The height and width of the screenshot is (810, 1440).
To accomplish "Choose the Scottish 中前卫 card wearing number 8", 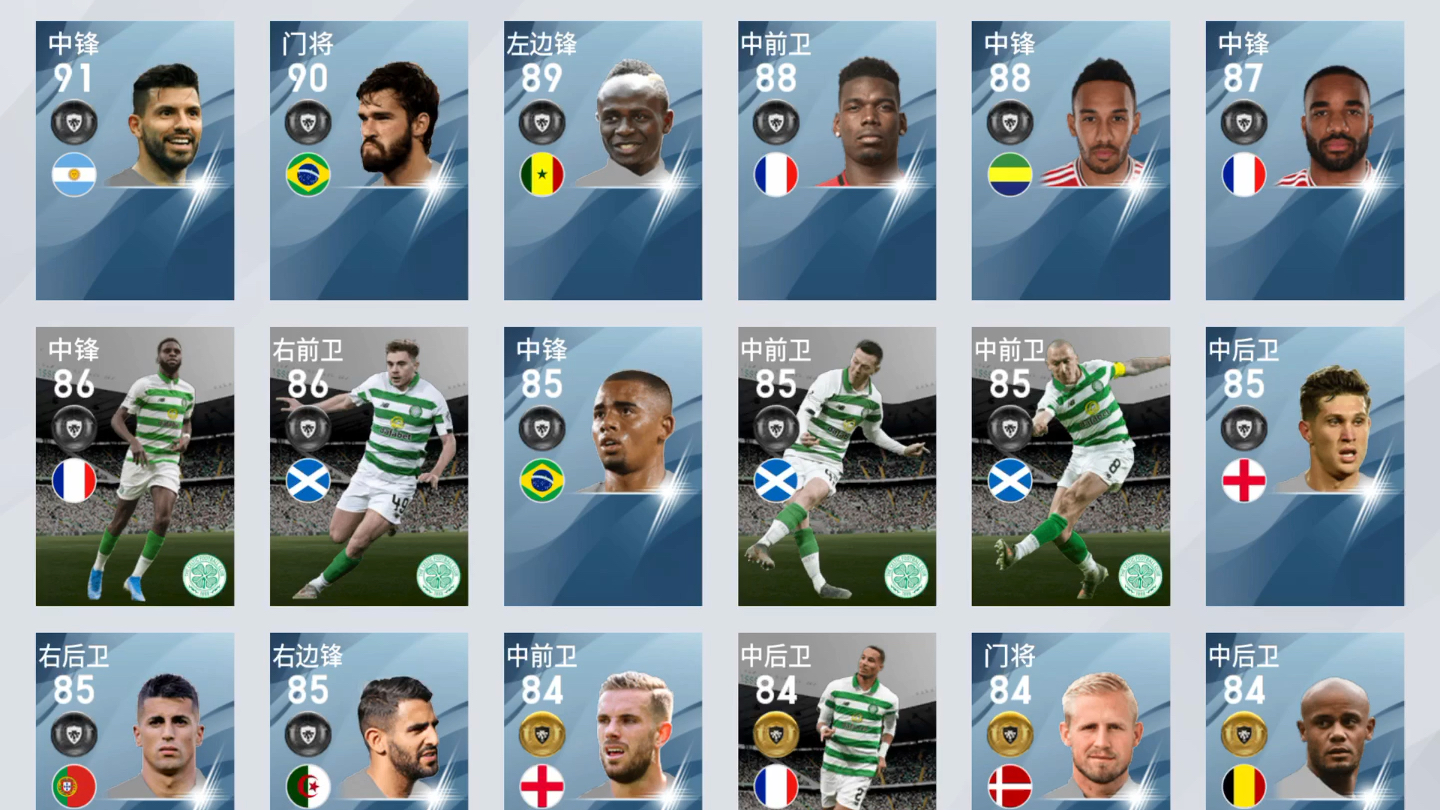I will point(1071,466).
